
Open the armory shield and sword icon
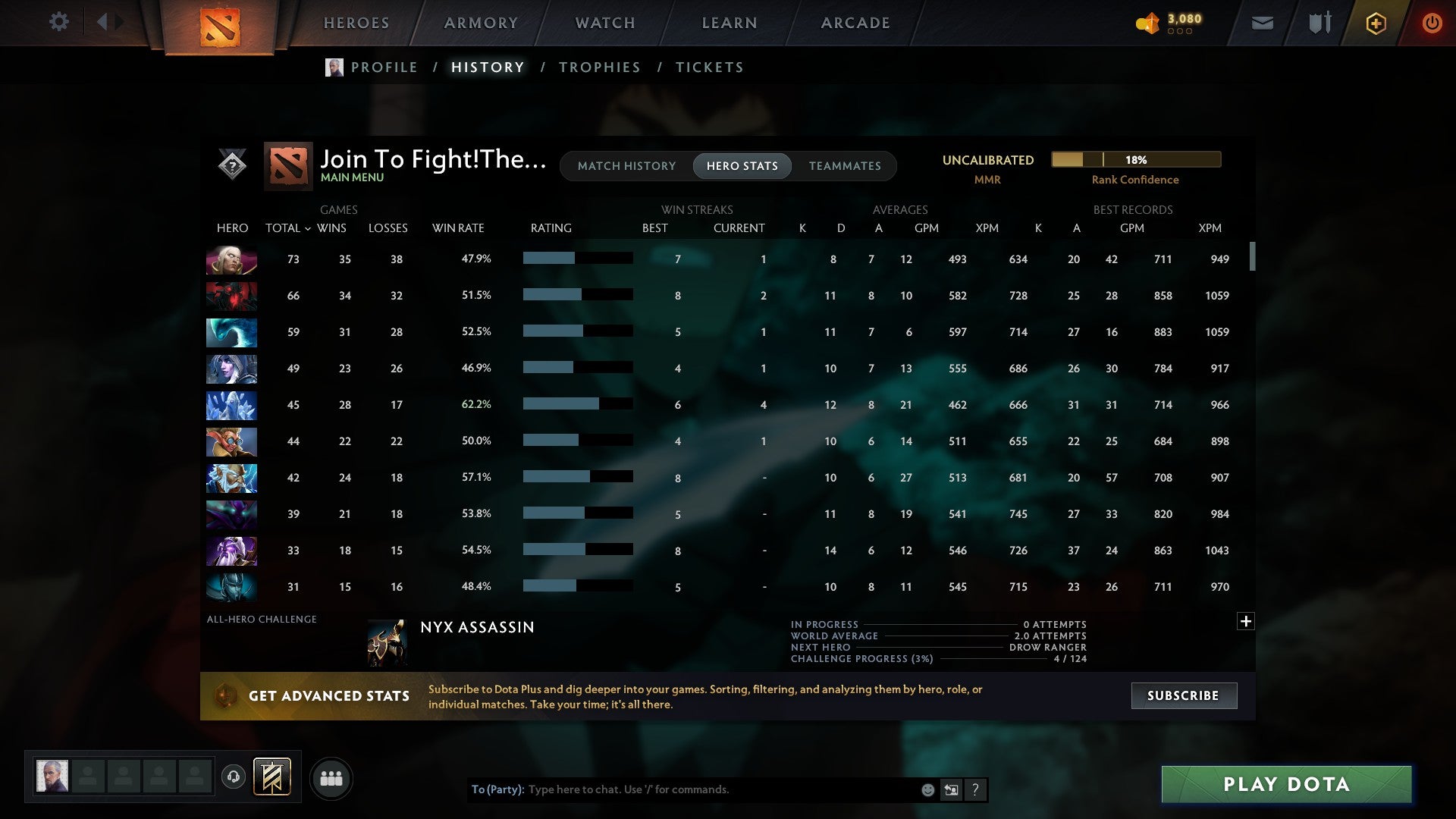(x=1318, y=23)
